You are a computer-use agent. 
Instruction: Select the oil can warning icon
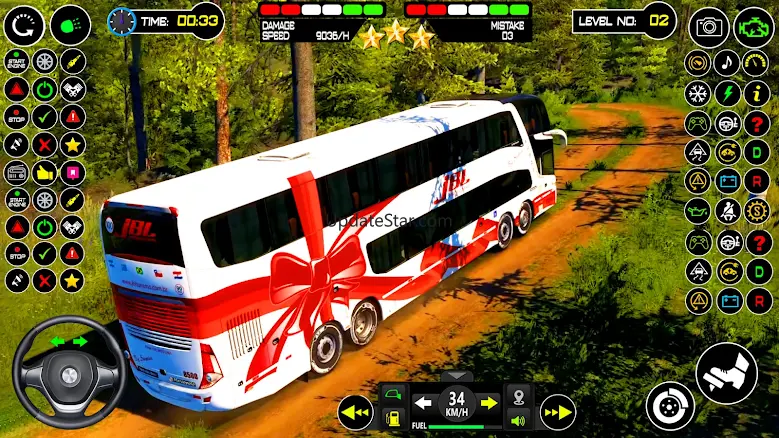(697, 212)
